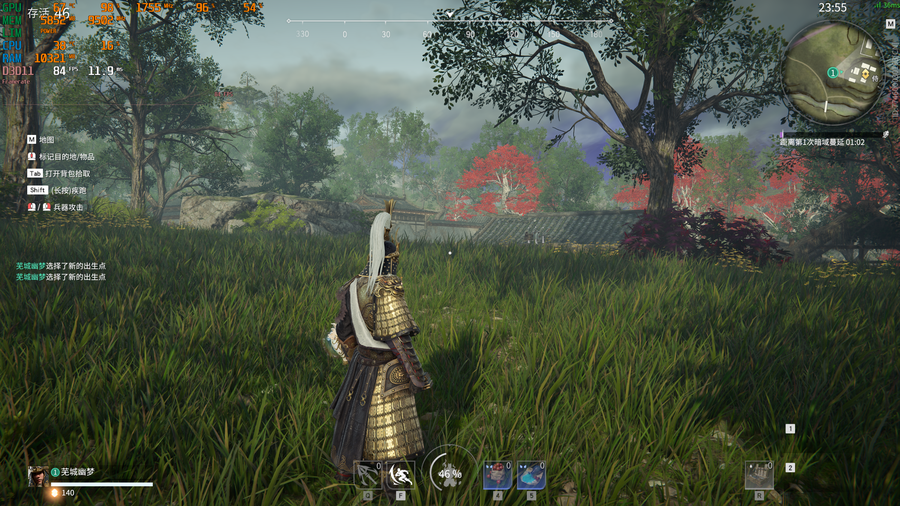Select the ultimate item slot at bottom right
The width and height of the screenshot is (900, 506).
pos(759,475)
